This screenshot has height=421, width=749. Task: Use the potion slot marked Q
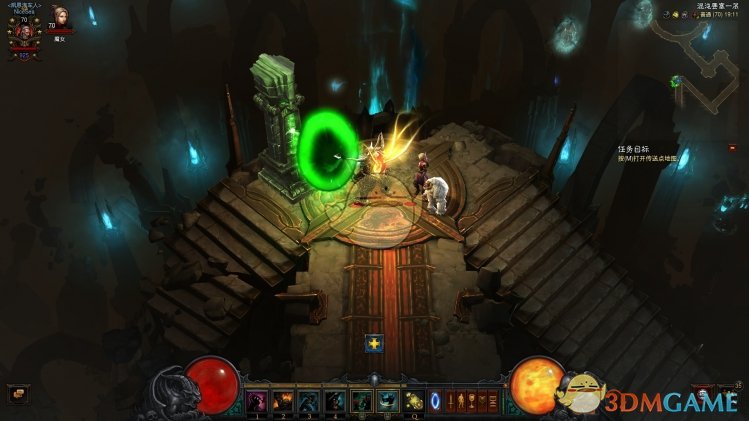(413, 401)
